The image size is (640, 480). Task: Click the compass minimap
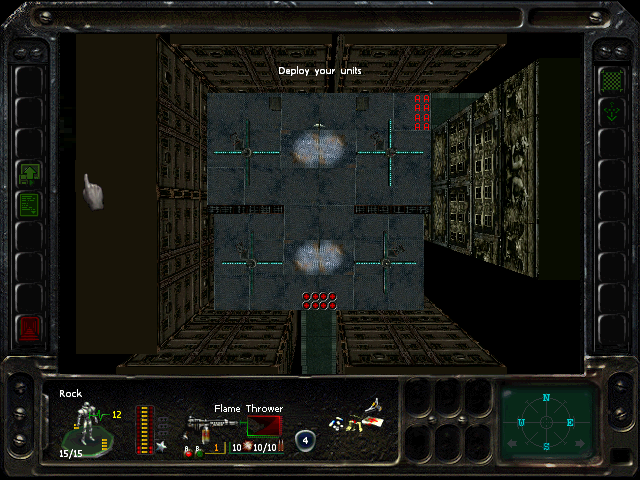coord(546,421)
